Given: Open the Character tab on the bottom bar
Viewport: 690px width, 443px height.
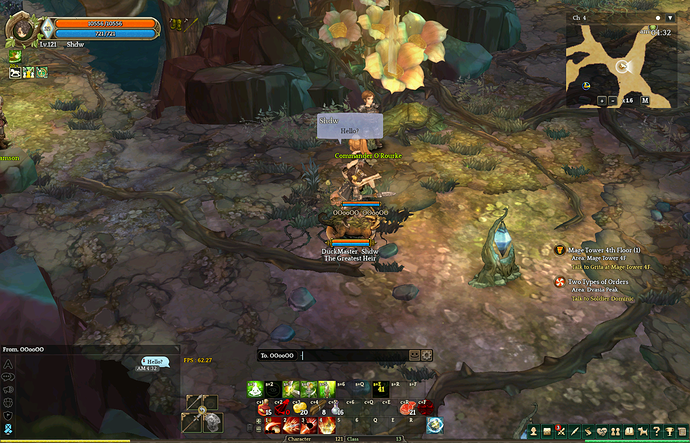Looking at the screenshot, I should click(x=298, y=438).
